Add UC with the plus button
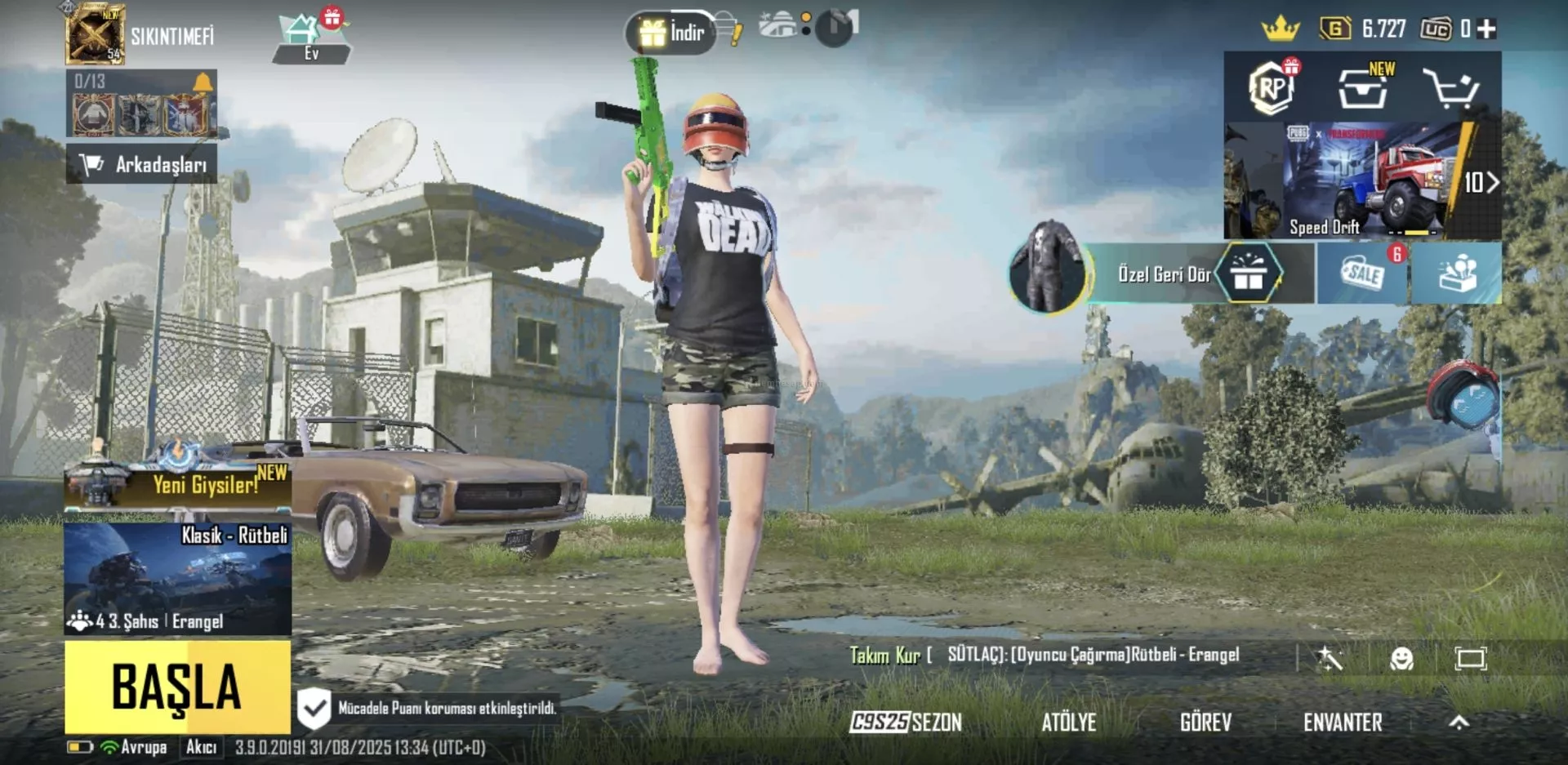 (x=1487, y=29)
